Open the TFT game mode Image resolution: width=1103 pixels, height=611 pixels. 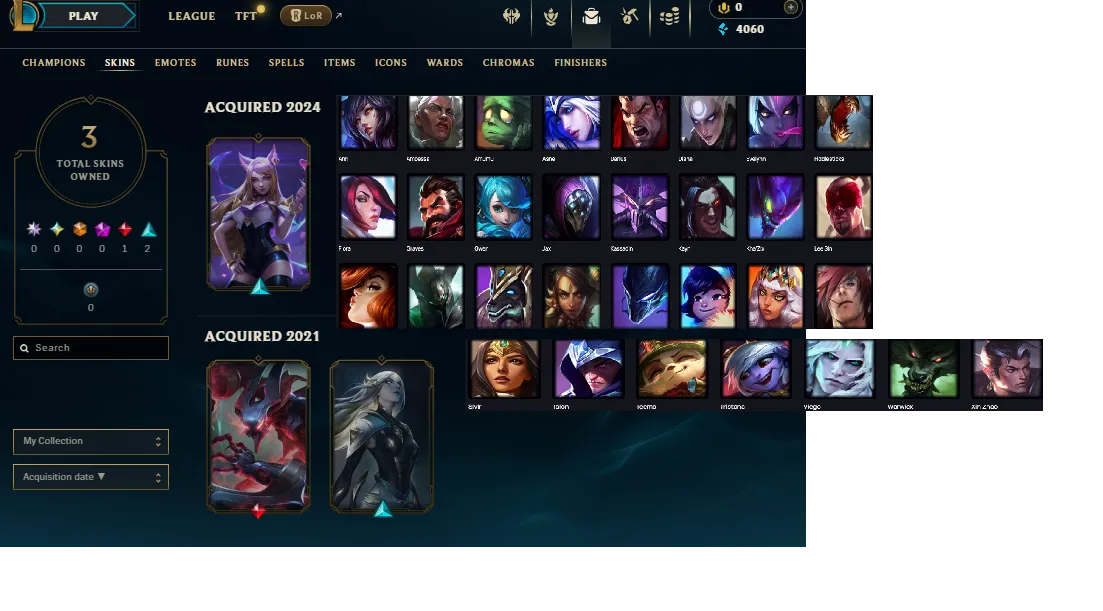pyautogui.click(x=246, y=16)
